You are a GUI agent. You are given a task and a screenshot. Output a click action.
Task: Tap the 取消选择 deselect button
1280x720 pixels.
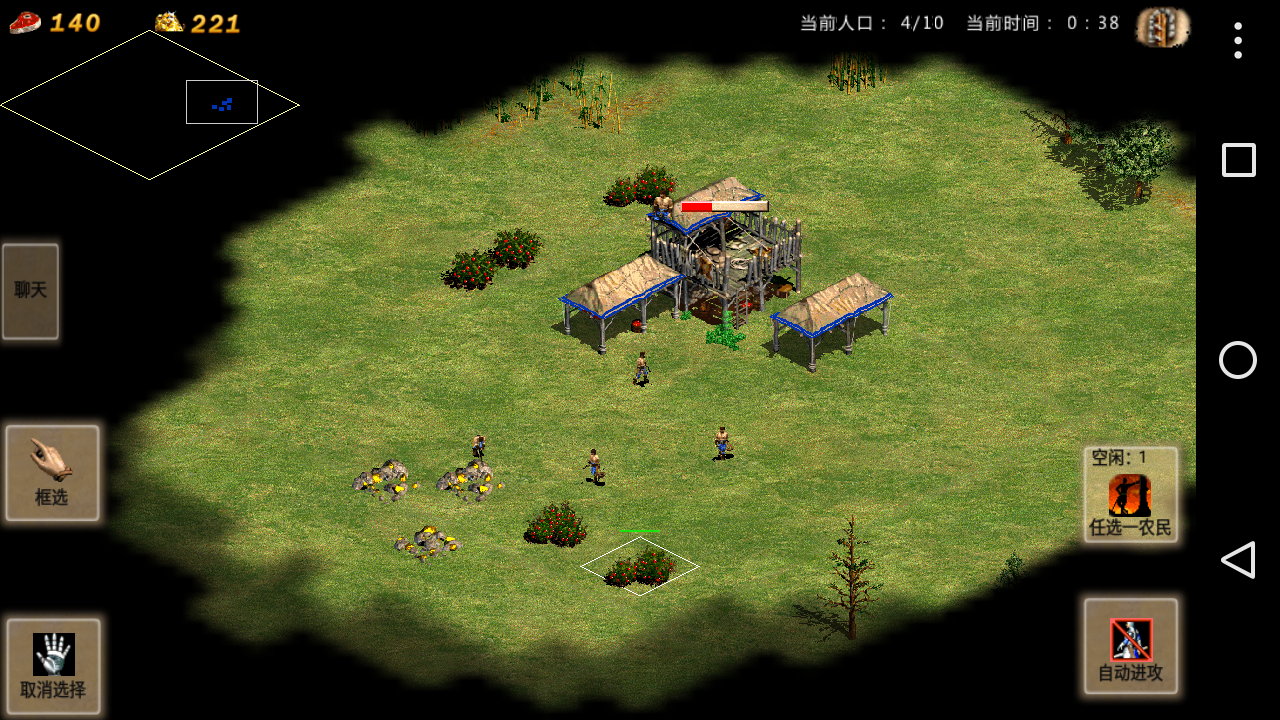[x=53, y=665]
